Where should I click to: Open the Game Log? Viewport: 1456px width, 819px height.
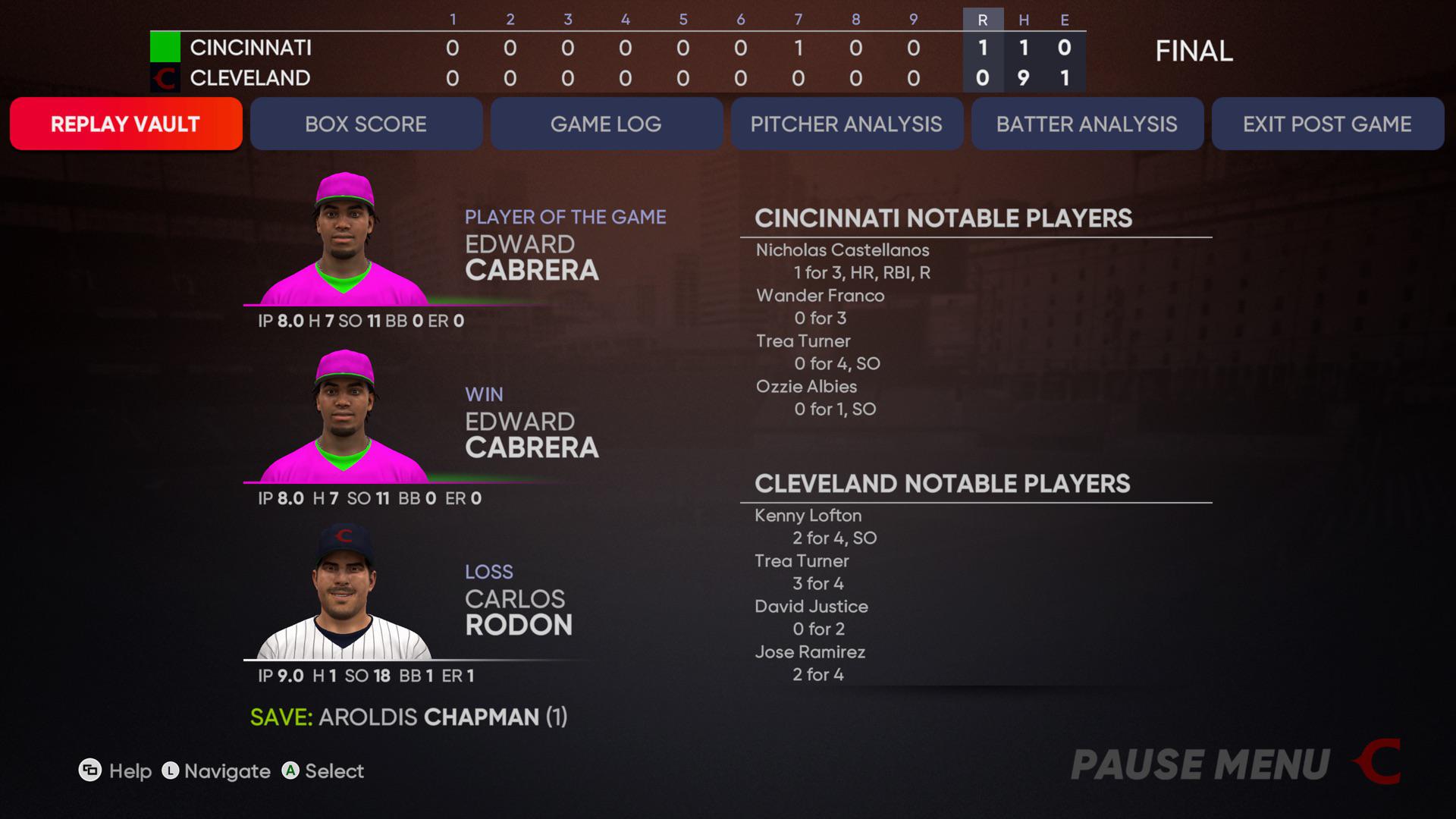click(606, 124)
